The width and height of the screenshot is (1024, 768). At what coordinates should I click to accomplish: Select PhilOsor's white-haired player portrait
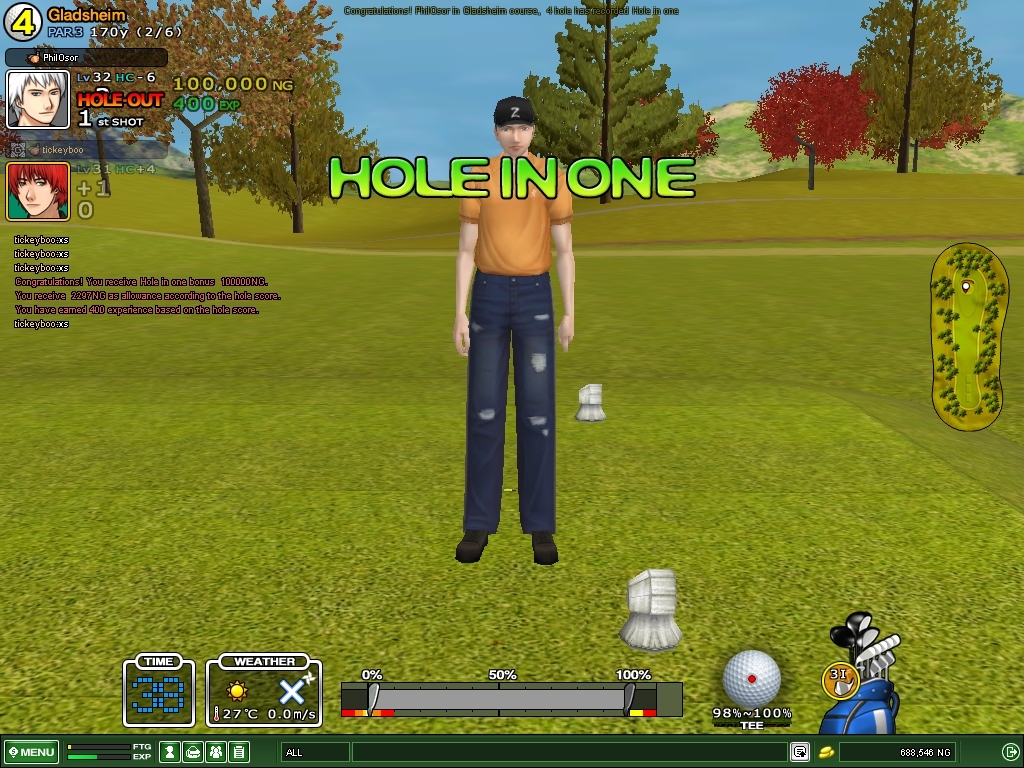tap(38, 99)
